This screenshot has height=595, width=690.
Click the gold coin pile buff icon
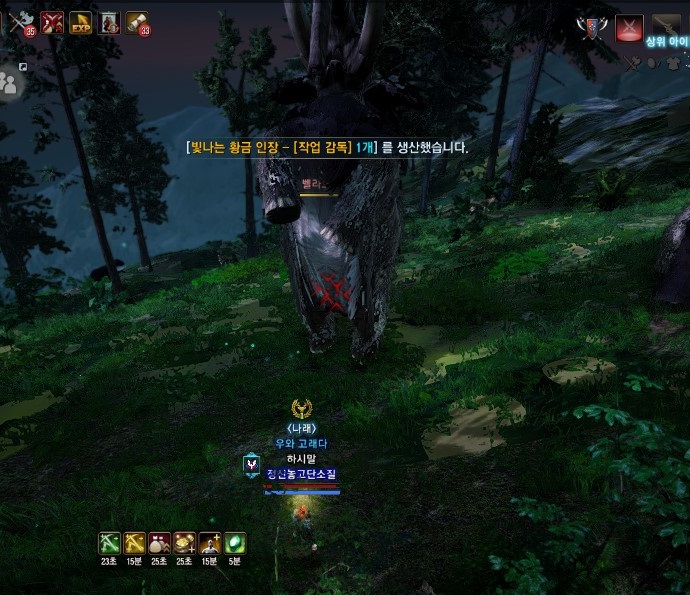[x=185, y=543]
